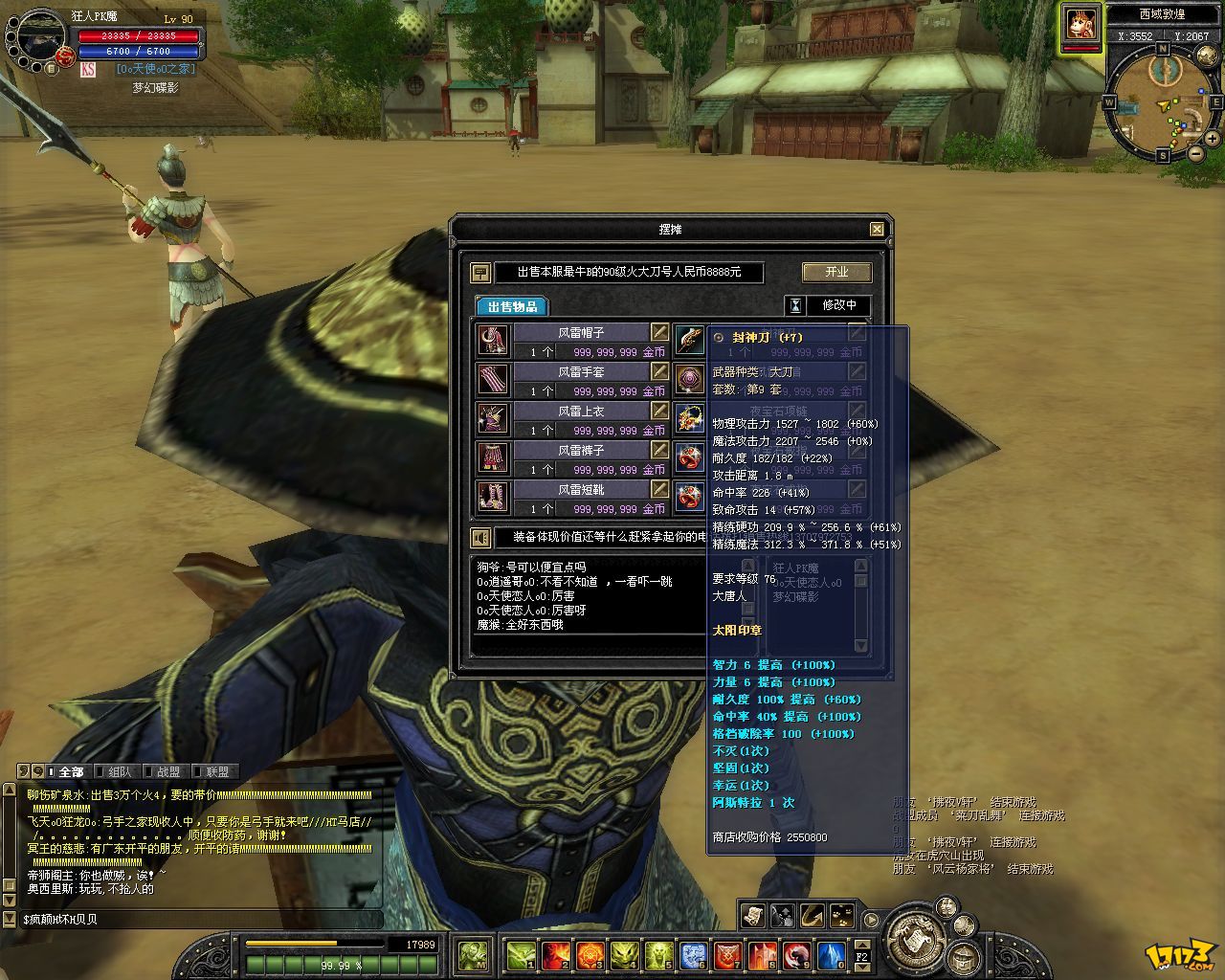Click the stall title text field
The width and height of the screenshot is (1225, 980).
pyautogui.click(x=629, y=272)
